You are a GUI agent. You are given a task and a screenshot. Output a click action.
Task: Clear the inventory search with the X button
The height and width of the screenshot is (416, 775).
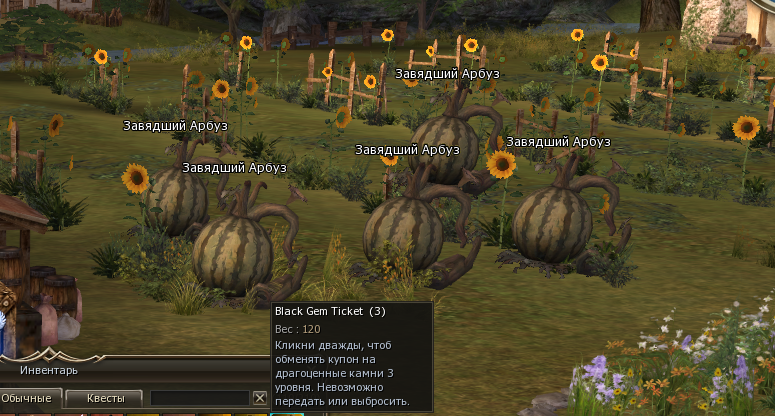pyautogui.click(x=259, y=398)
